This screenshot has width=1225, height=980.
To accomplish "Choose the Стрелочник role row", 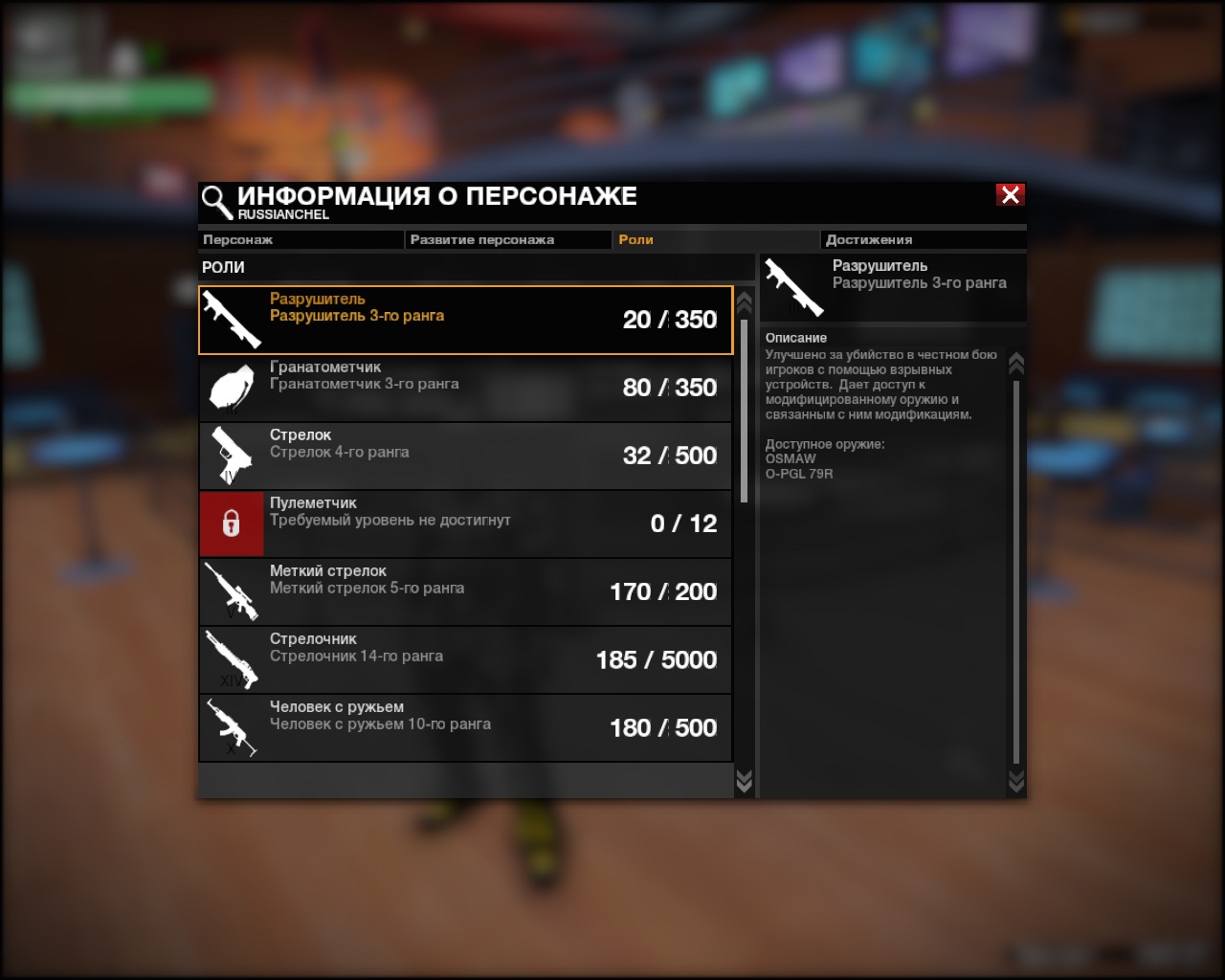I will point(465,659).
